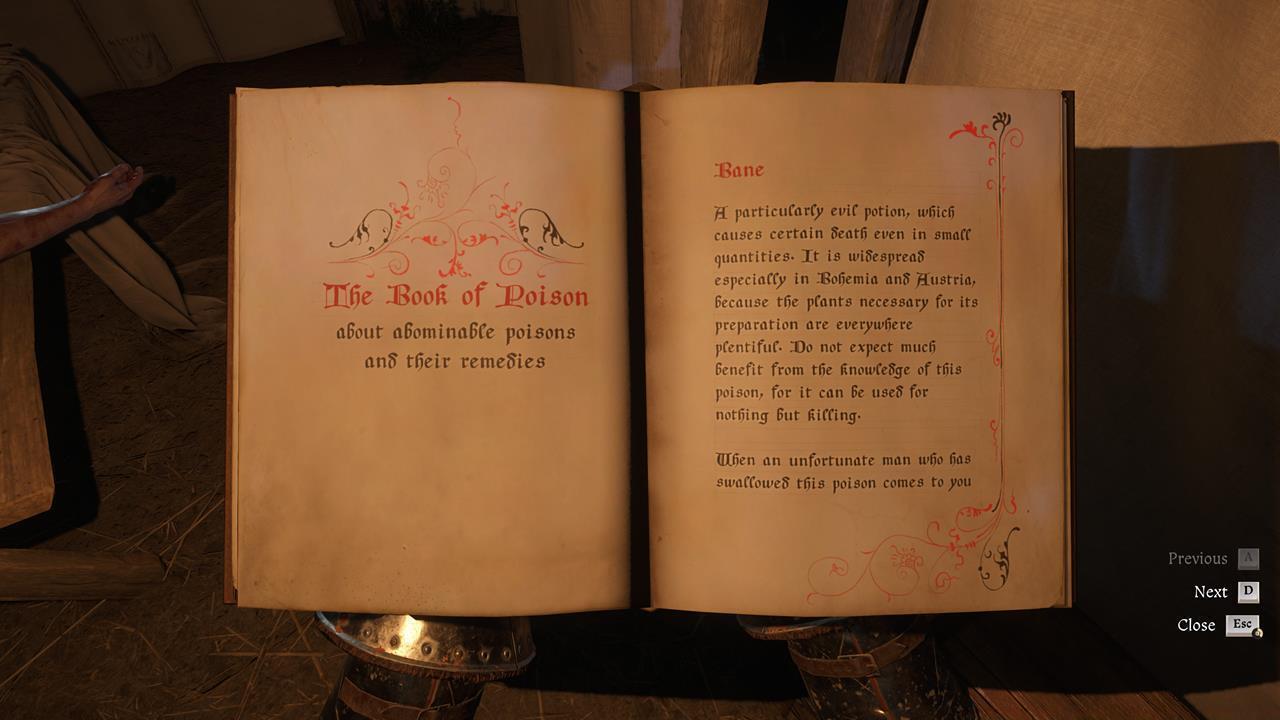This screenshot has width=1280, height=720.
Task: Click the Esc key icon beside Close
Action: [1243, 624]
